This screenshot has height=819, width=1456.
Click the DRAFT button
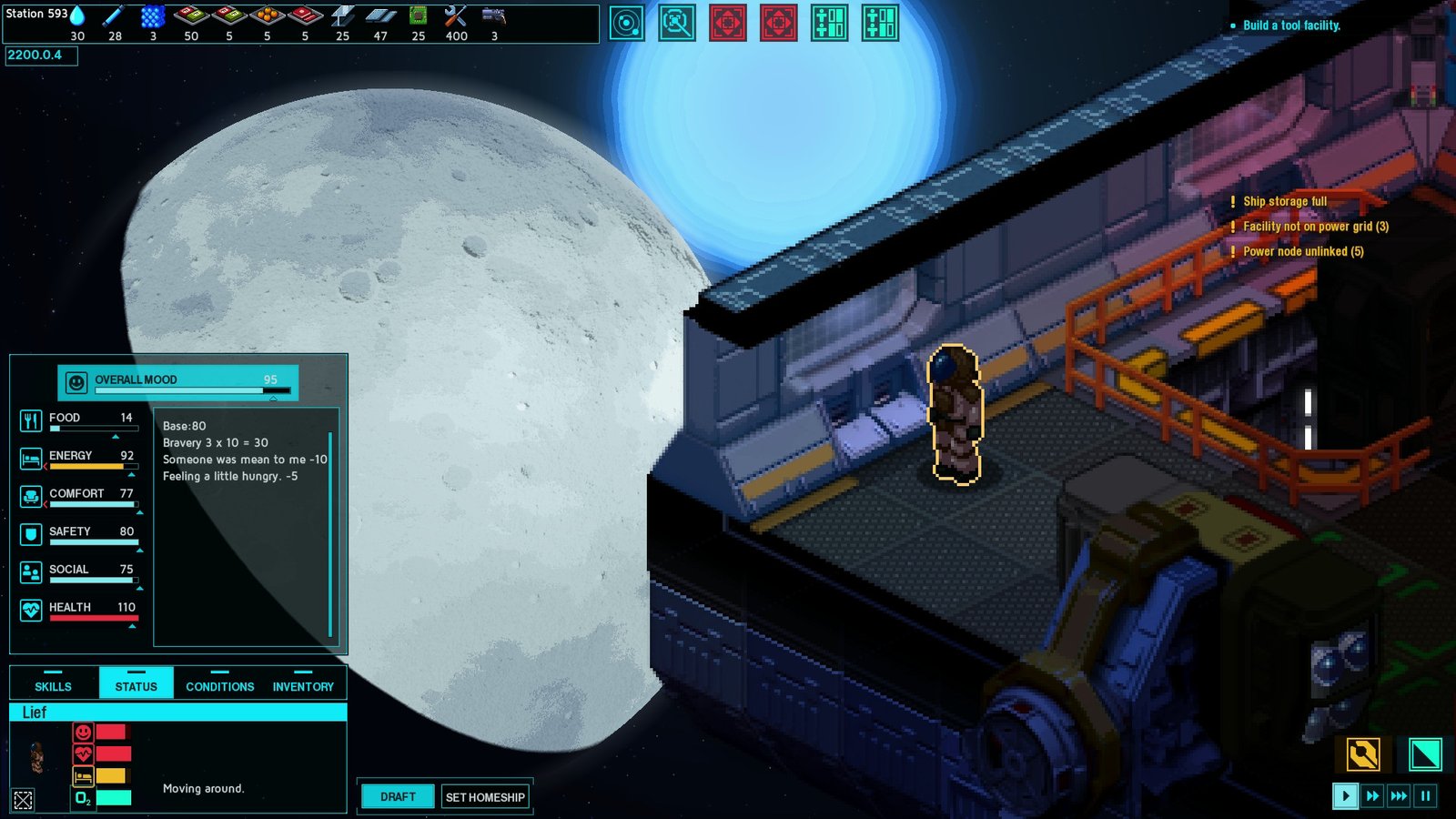(x=397, y=796)
